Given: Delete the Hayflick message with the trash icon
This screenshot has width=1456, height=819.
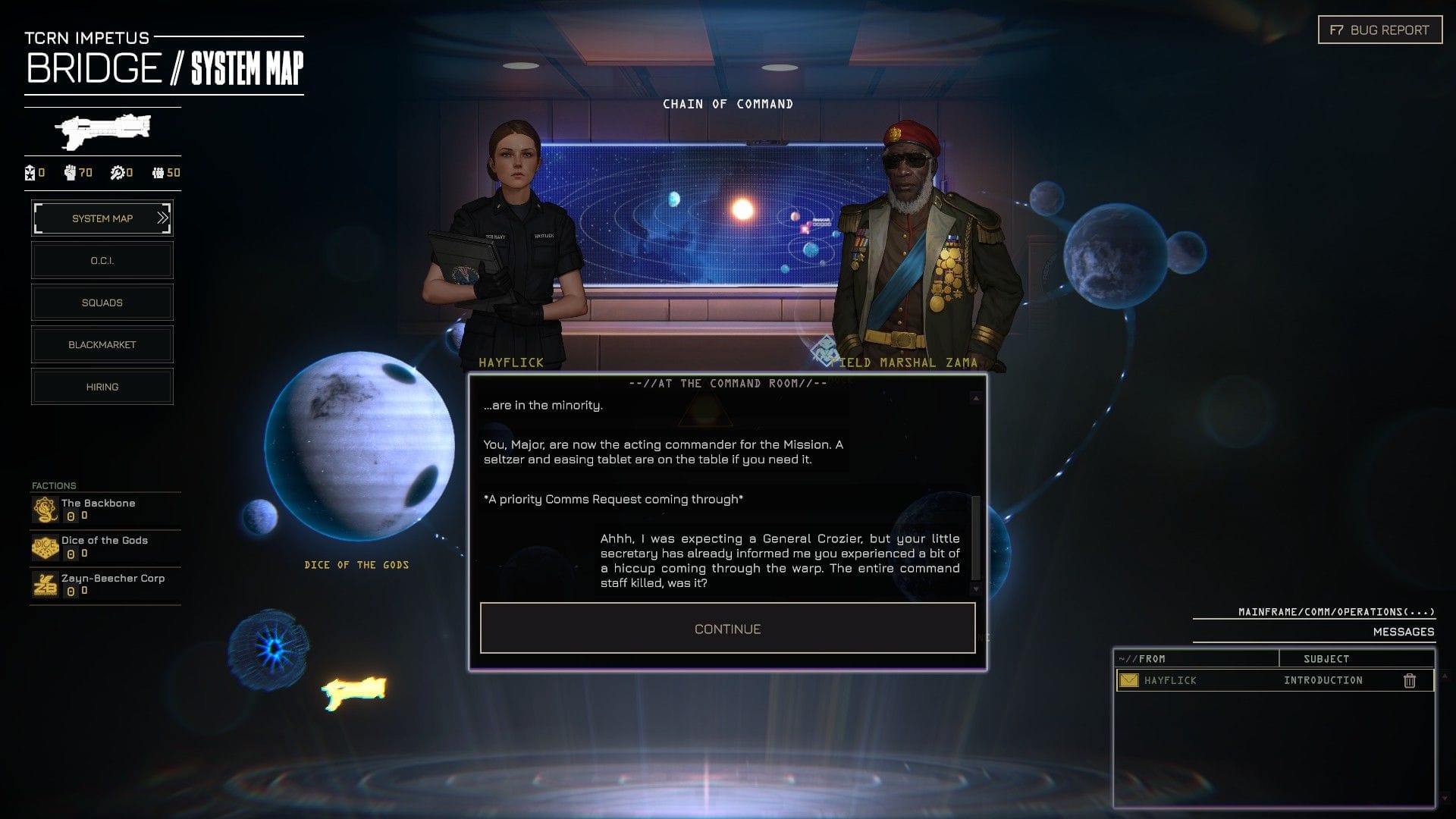Looking at the screenshot, I should pyautogui.click(x=1409, y=680).
